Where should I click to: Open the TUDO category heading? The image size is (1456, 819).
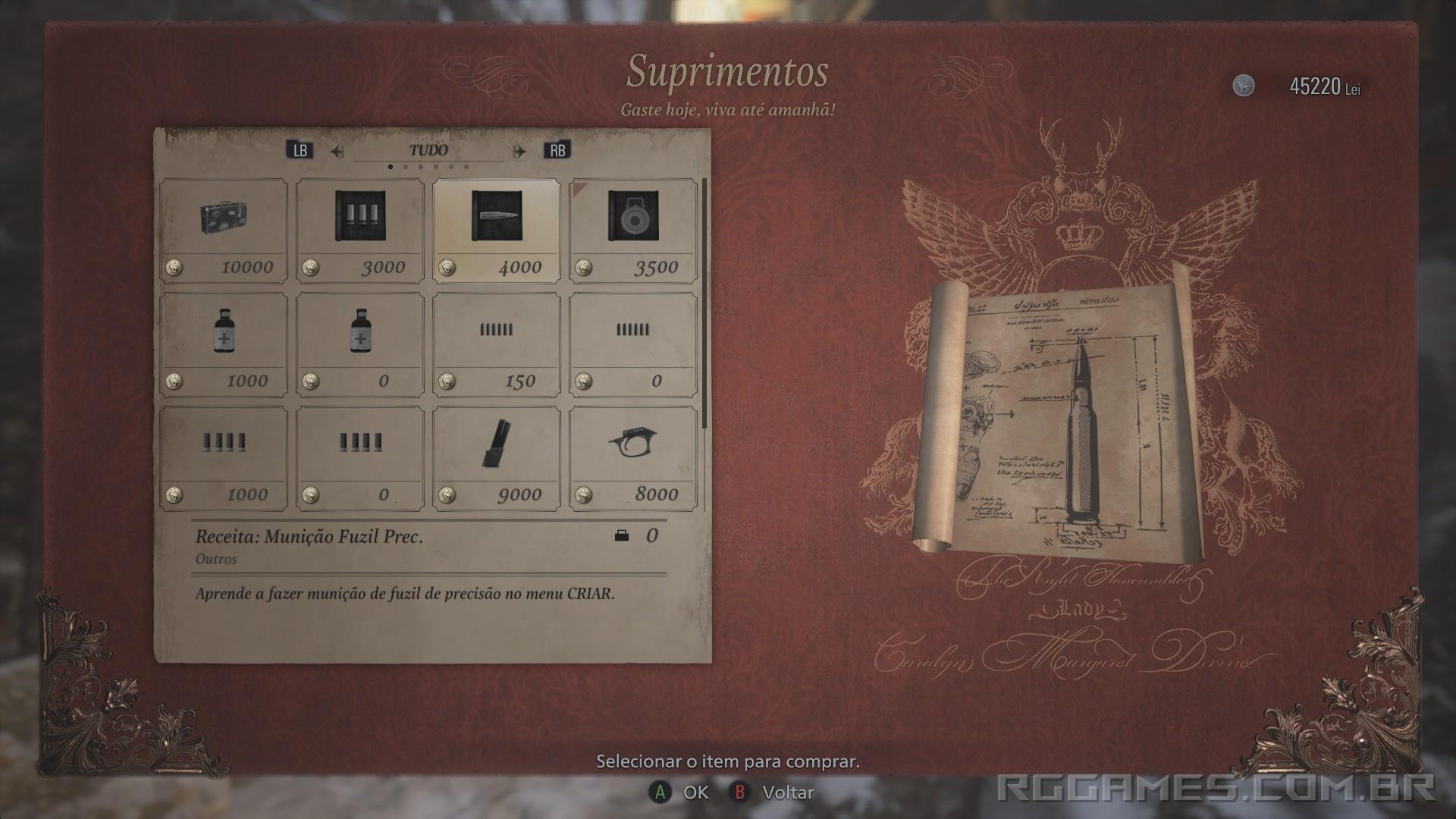tap(430, 149)
